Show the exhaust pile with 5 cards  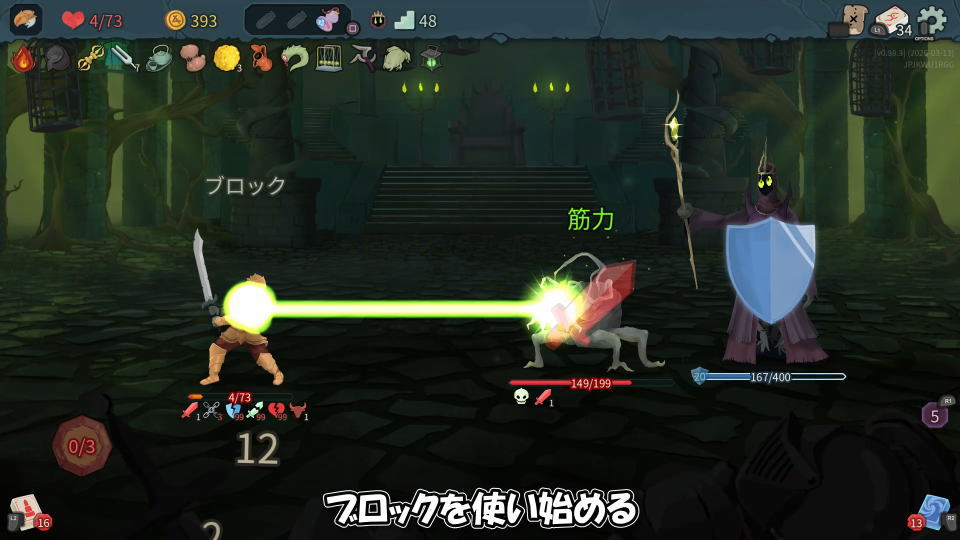[934, 414]
